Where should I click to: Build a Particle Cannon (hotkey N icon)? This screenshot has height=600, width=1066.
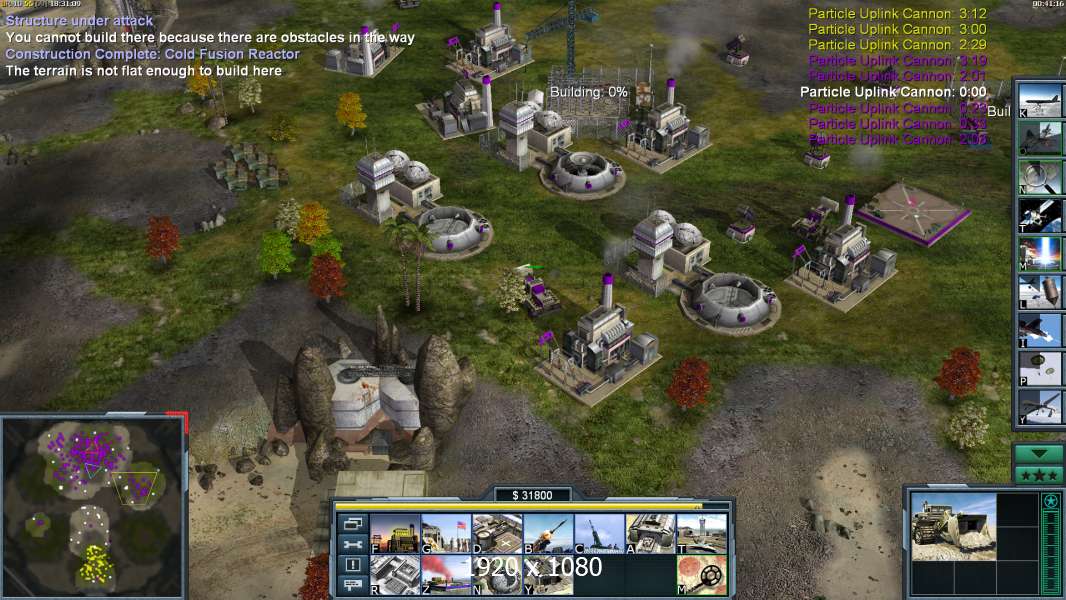coord(497,574)
